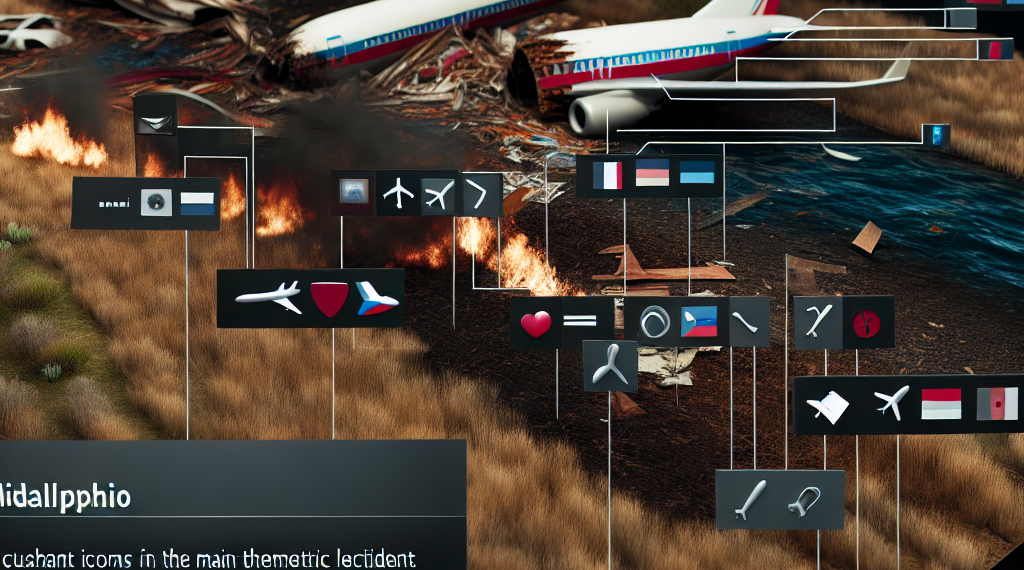Select the framed photo thumbnail icon
The height and width of the screenshot is (570, 1024).
353,191
